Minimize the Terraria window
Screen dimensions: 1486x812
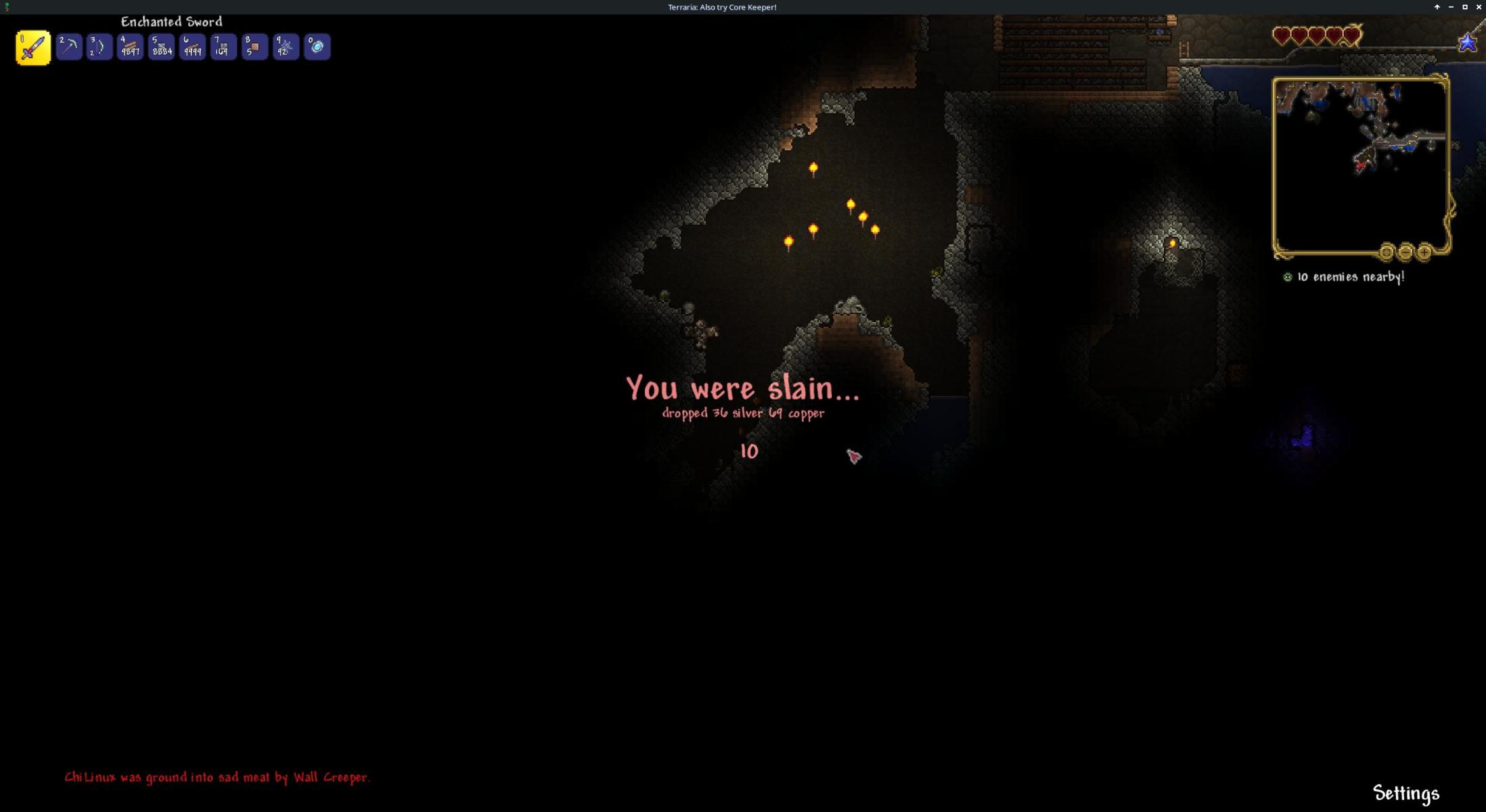point(1451,7)
